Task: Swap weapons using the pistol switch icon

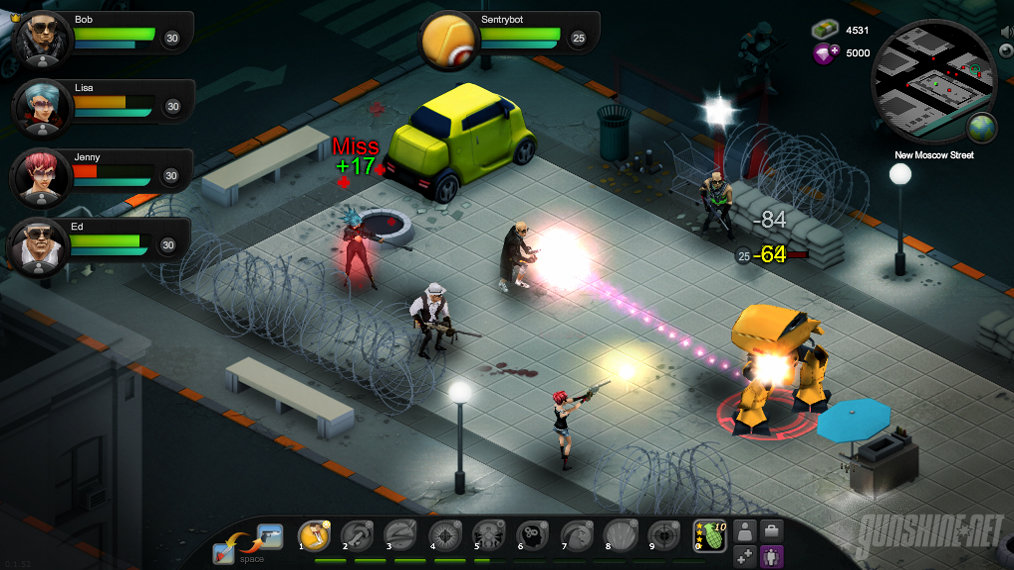Action: point(269,536)
